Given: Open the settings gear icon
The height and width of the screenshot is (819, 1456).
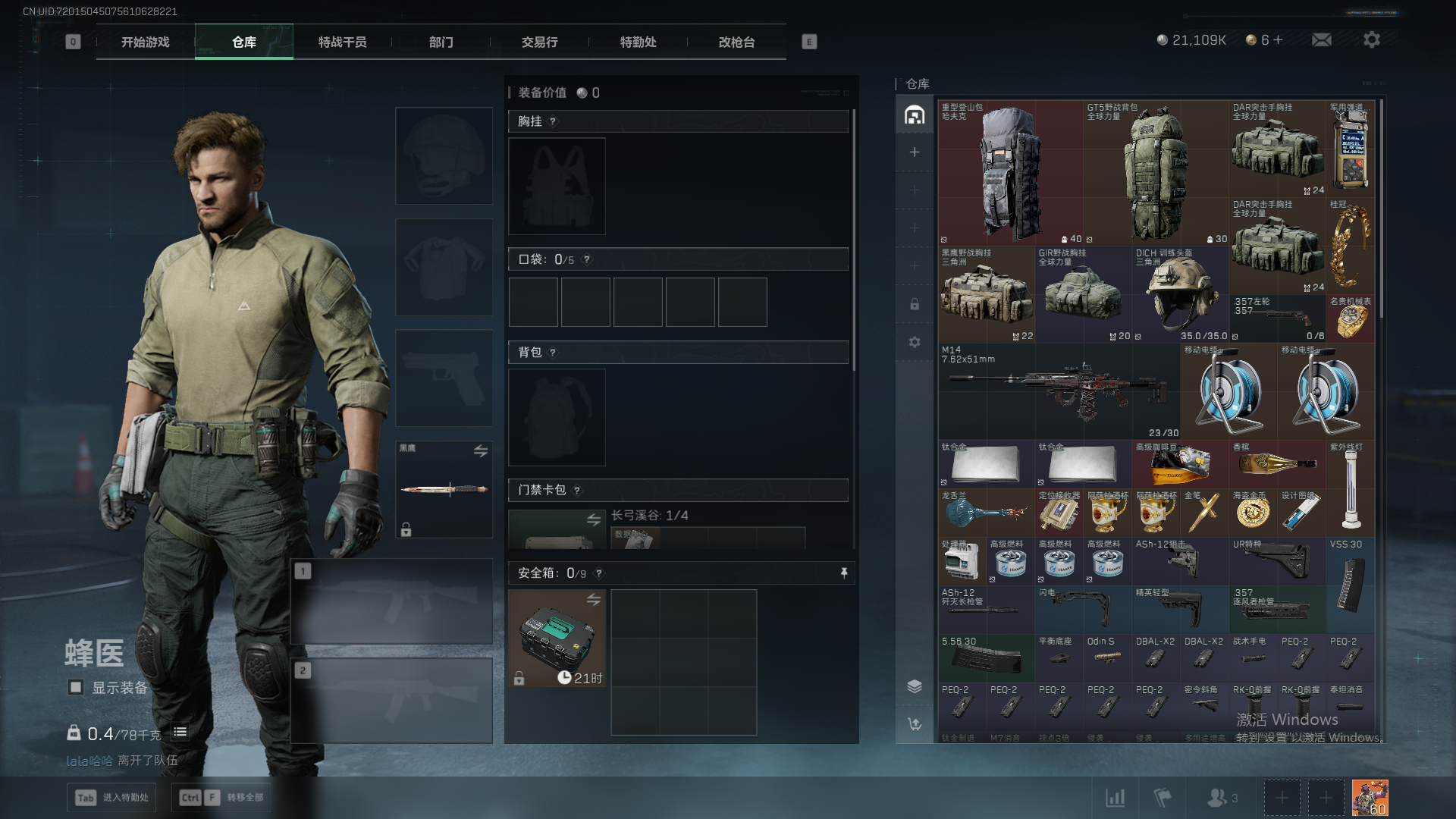Looking at the screenshot, I should (x=1371, y=39).
